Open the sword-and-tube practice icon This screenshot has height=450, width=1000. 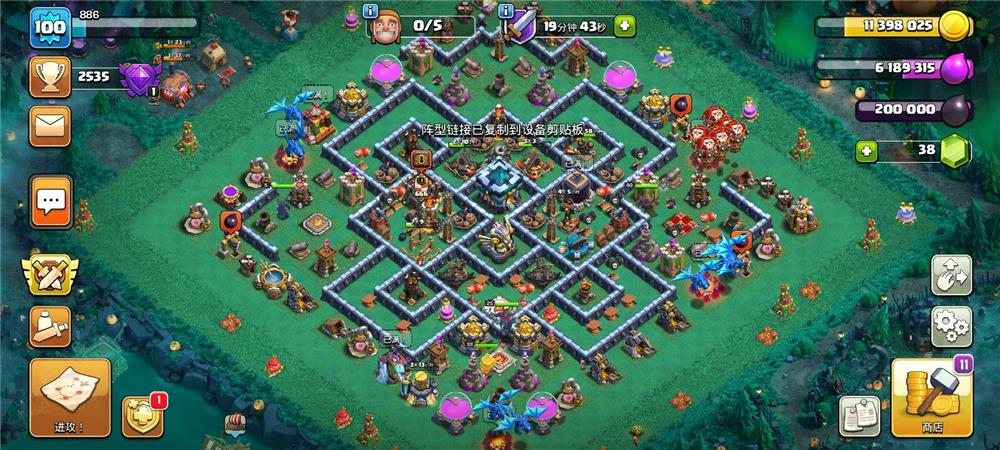[49, 324]
